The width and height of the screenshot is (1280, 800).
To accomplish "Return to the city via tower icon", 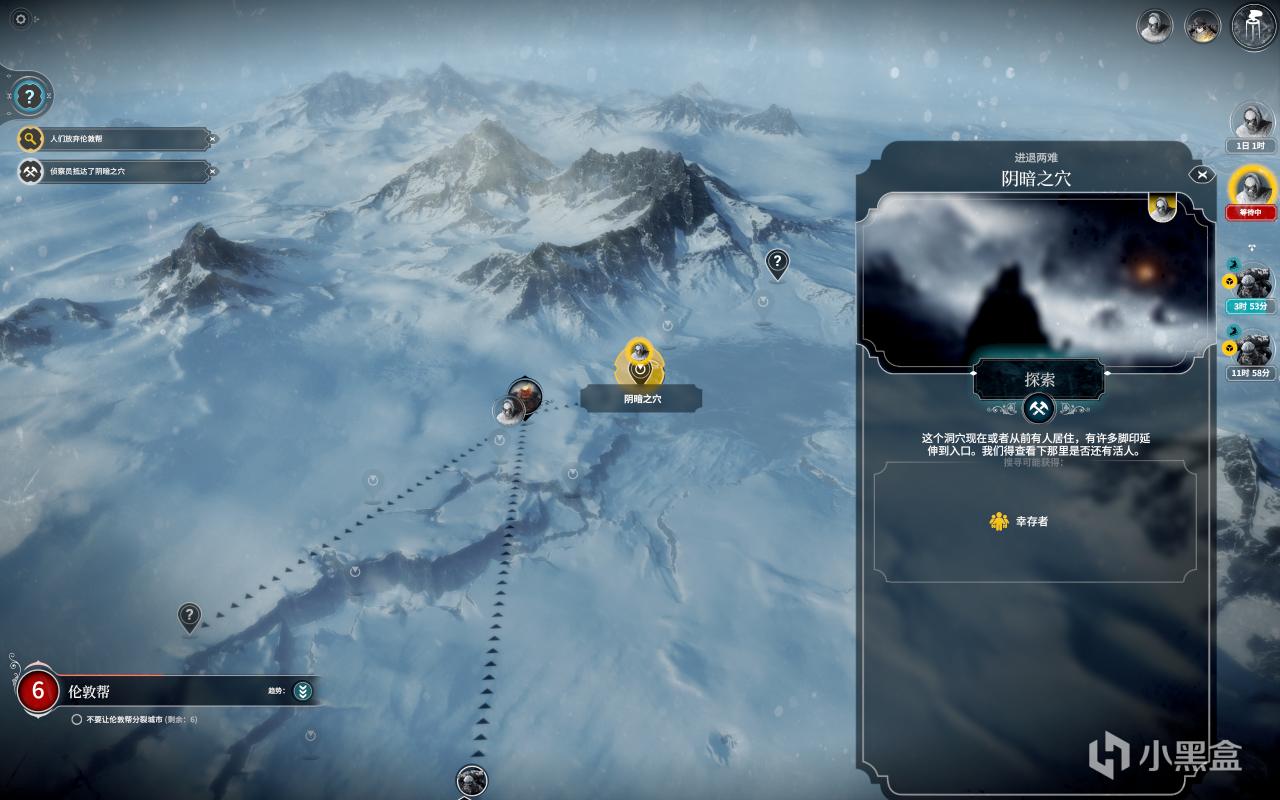I will 1253,25.
